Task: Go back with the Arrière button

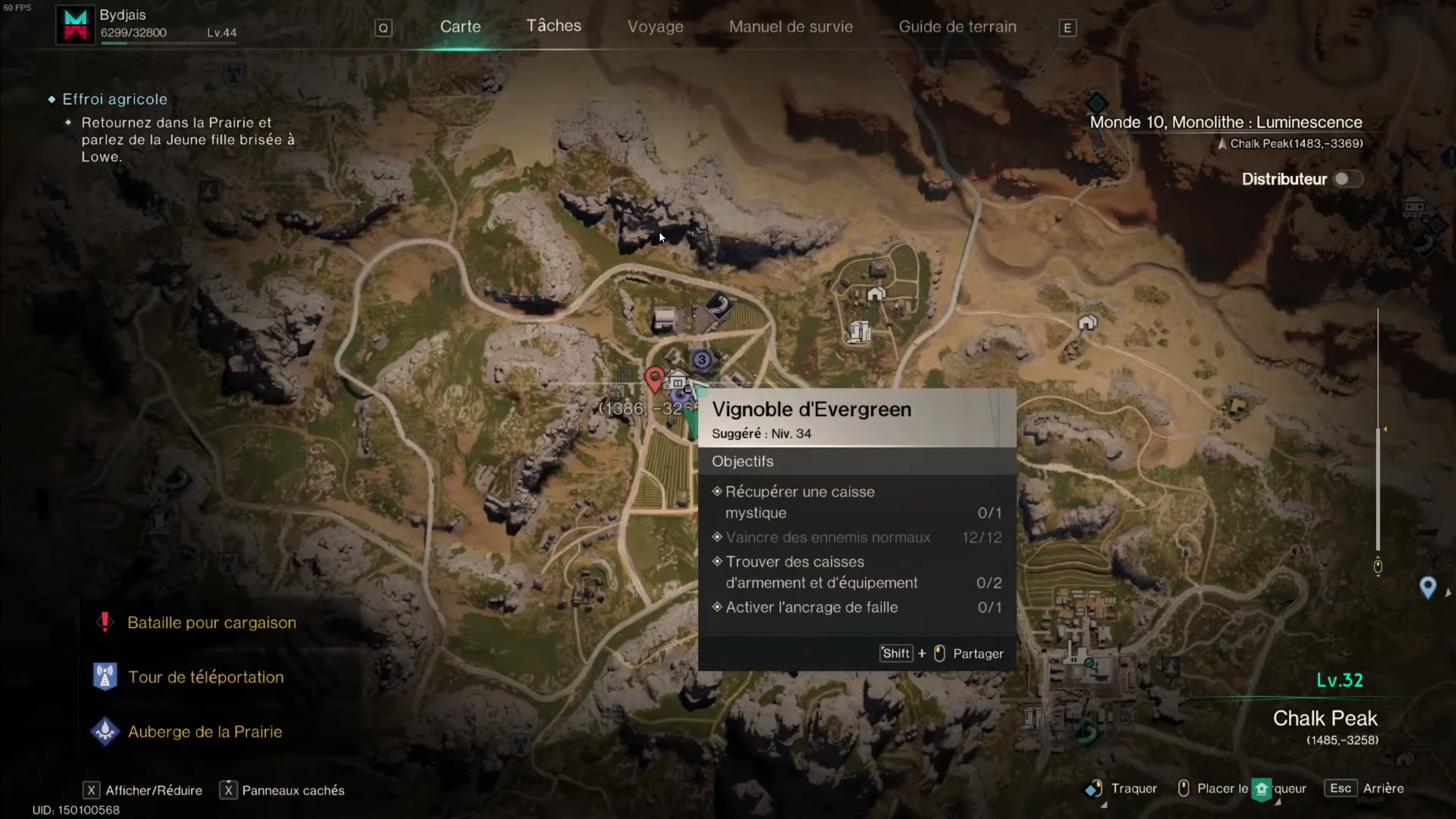Action: [1383, 789]
